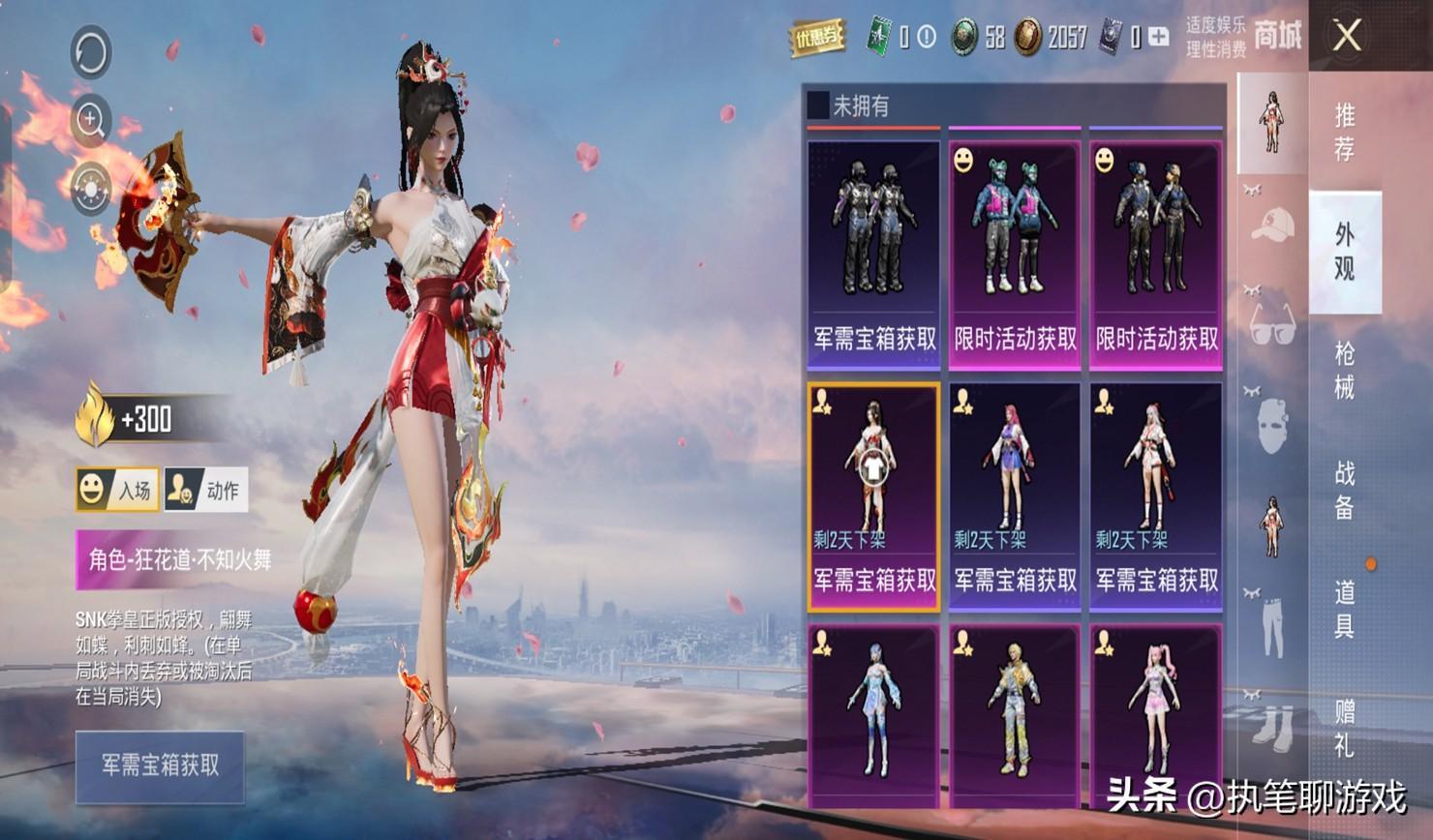Go to the 道具 tab
The height and width of the screenshot is (840, 1433).
coord(1344,609)
